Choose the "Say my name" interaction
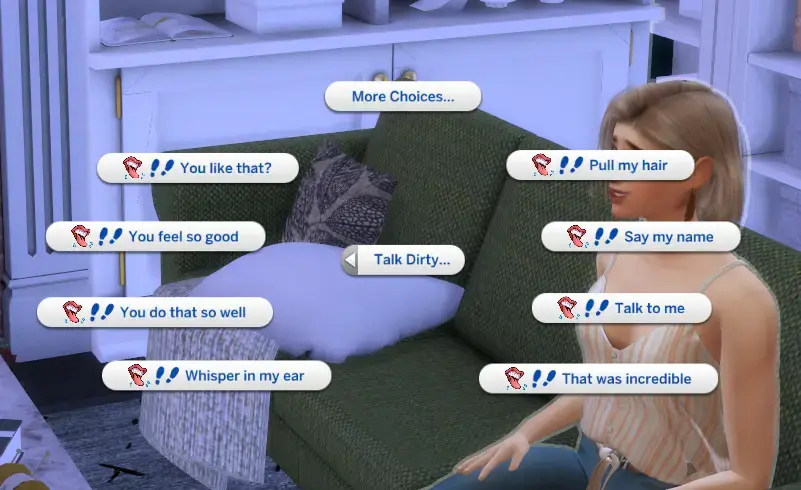This screenshot has width=801, height=490. (x=640, y=237)
